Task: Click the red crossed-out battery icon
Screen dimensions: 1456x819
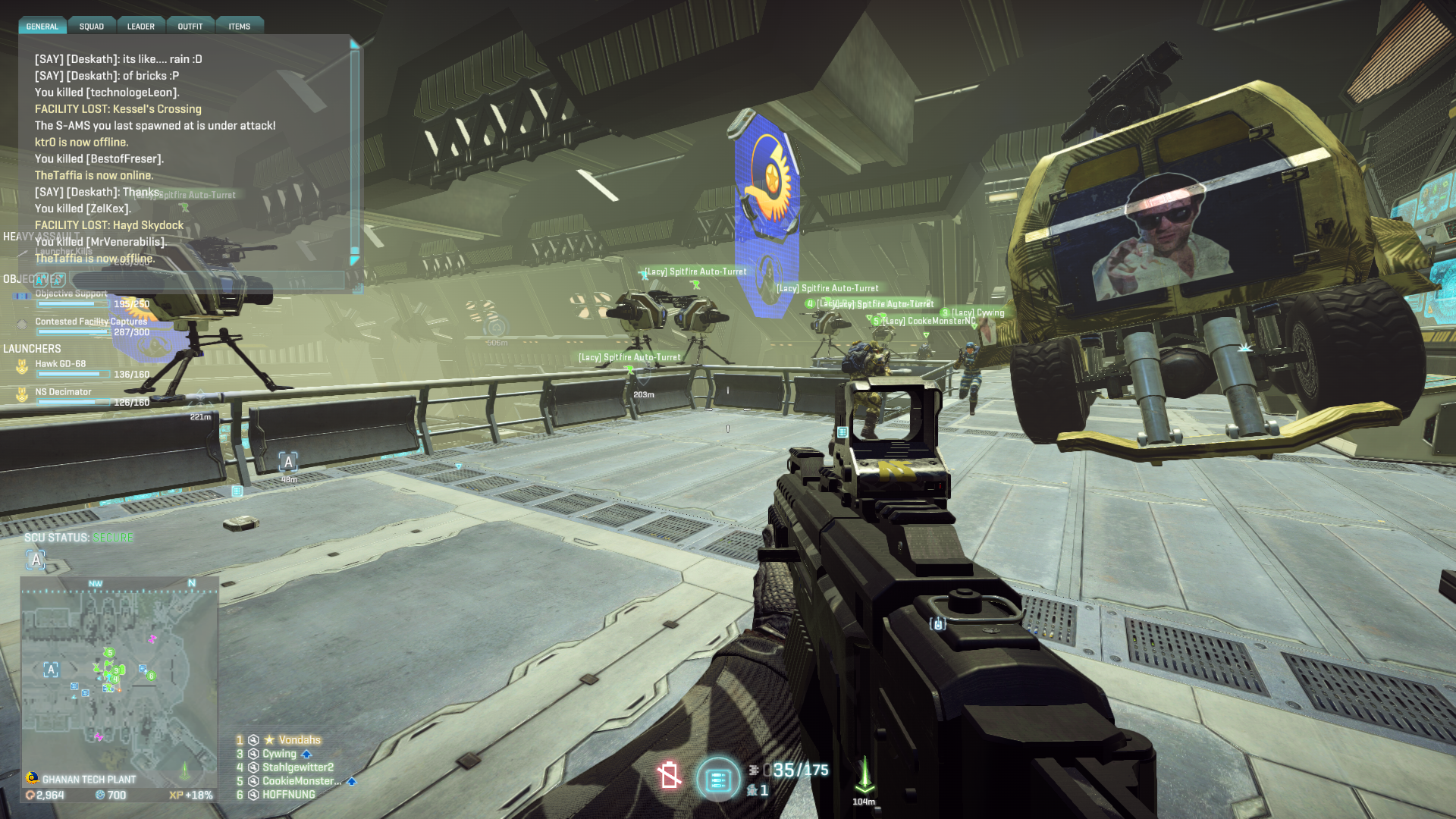Action: pyautogui.click(x=669, y=775)
